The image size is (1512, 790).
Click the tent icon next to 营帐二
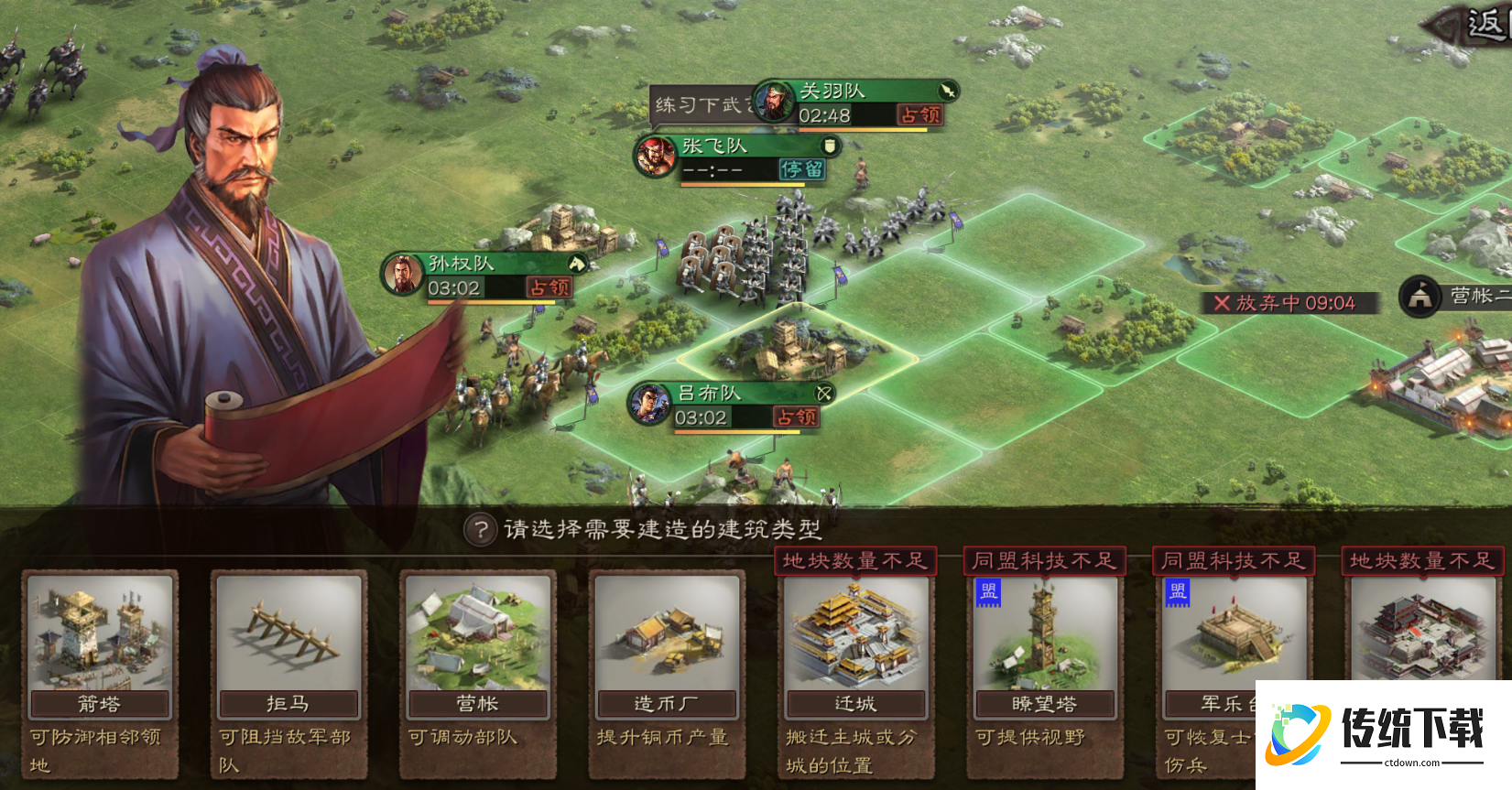click(1420, 298)
